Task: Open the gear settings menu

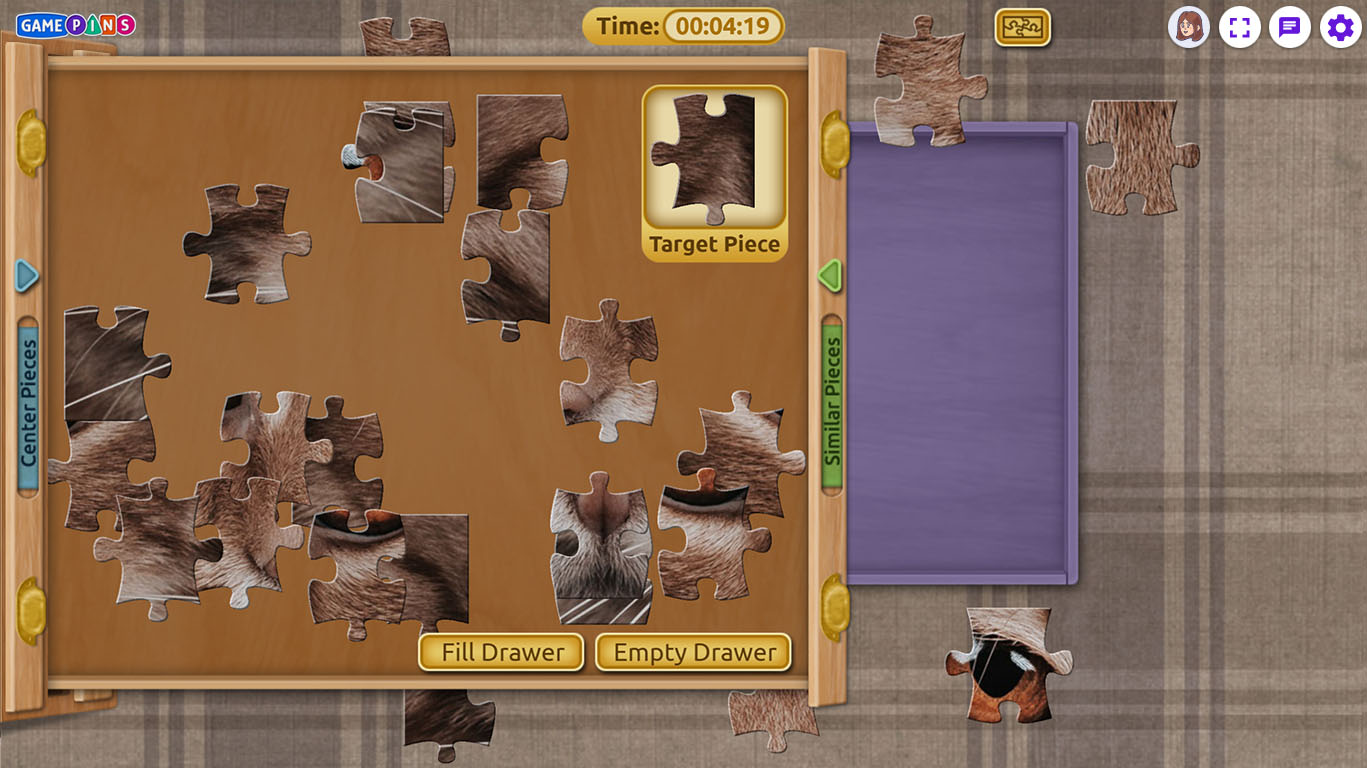Action: coord(1340,27)
